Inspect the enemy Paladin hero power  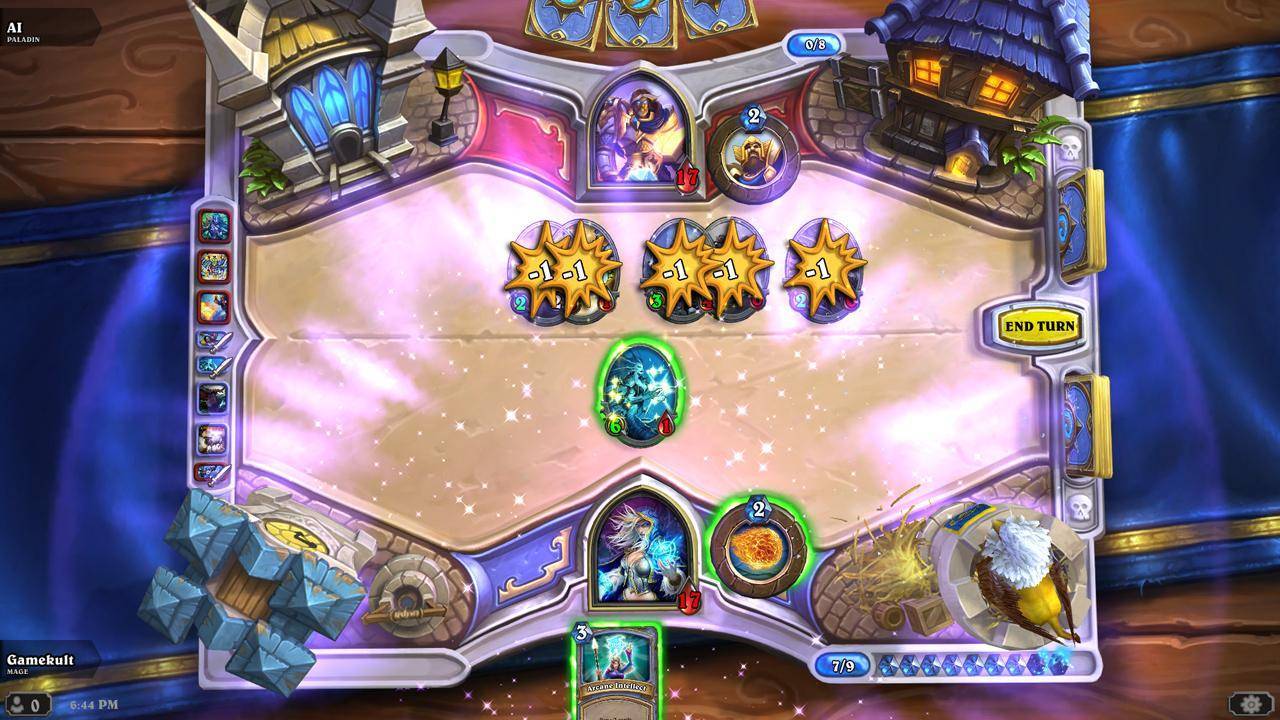752,151
